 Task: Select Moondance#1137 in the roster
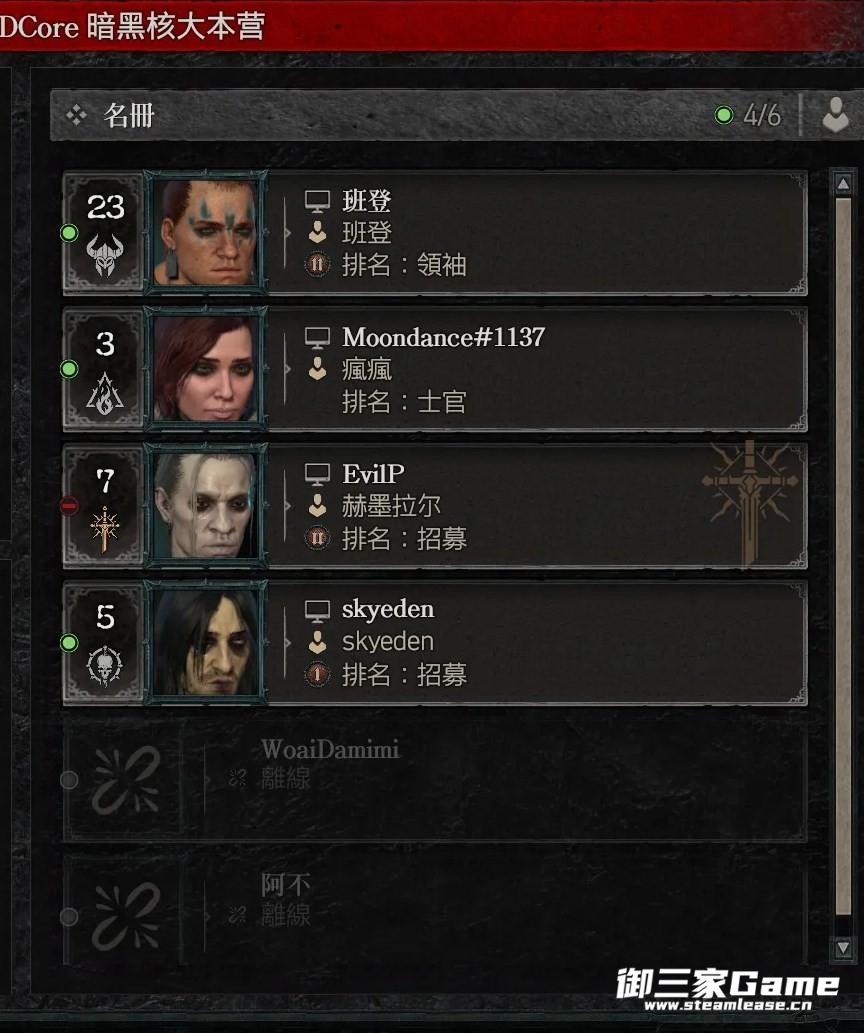coord(540,369)
